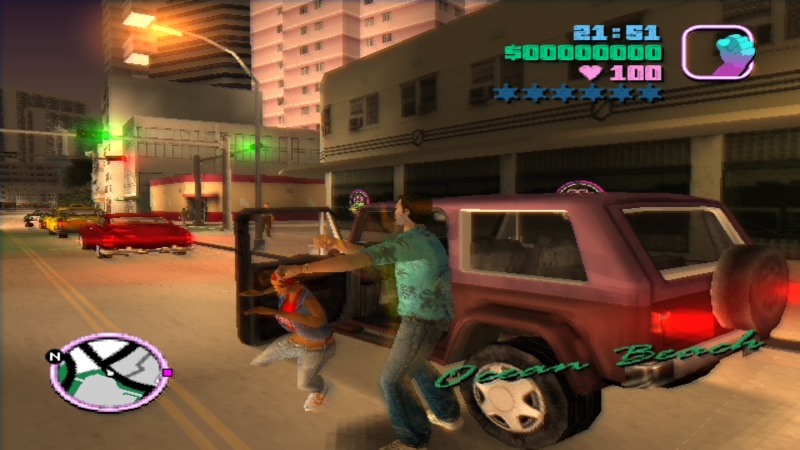The width and height of the screenshot is (800, 450).
Task: Open the circular radar minimap
Action: pyautogui.click(x=108, y=372)
